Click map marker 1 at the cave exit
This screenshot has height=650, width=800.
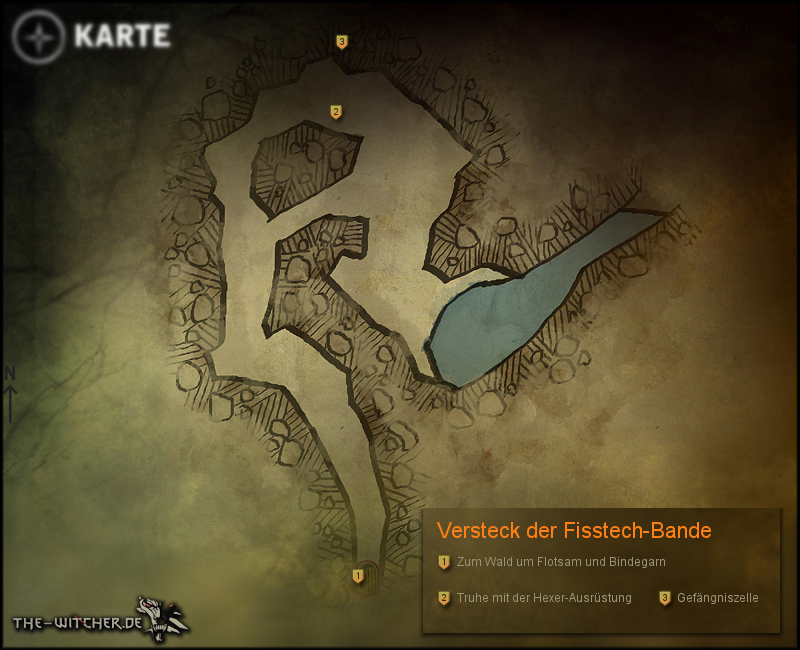coord(358,576)
